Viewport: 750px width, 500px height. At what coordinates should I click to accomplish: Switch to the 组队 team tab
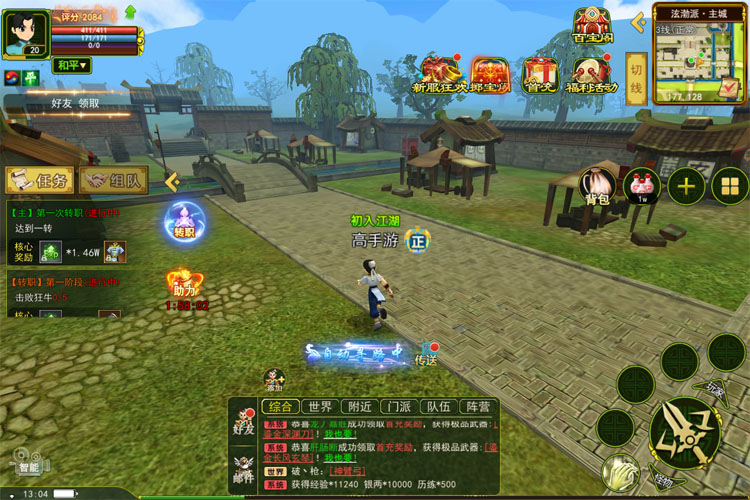(x=114, y=180)
